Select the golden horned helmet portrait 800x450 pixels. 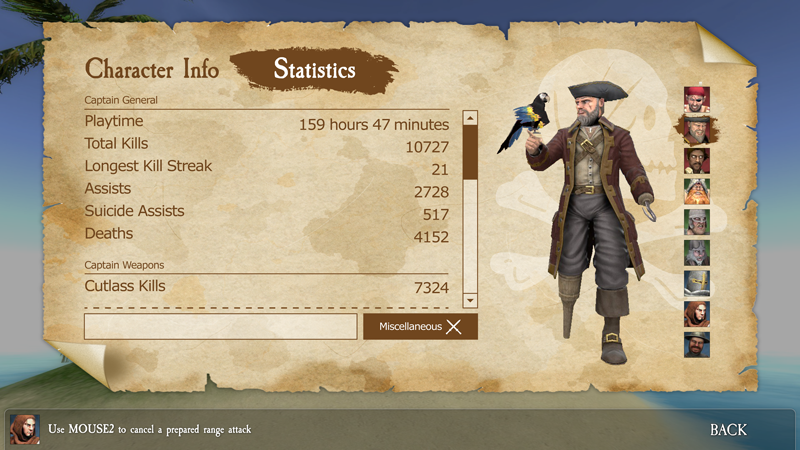(696, 191)
